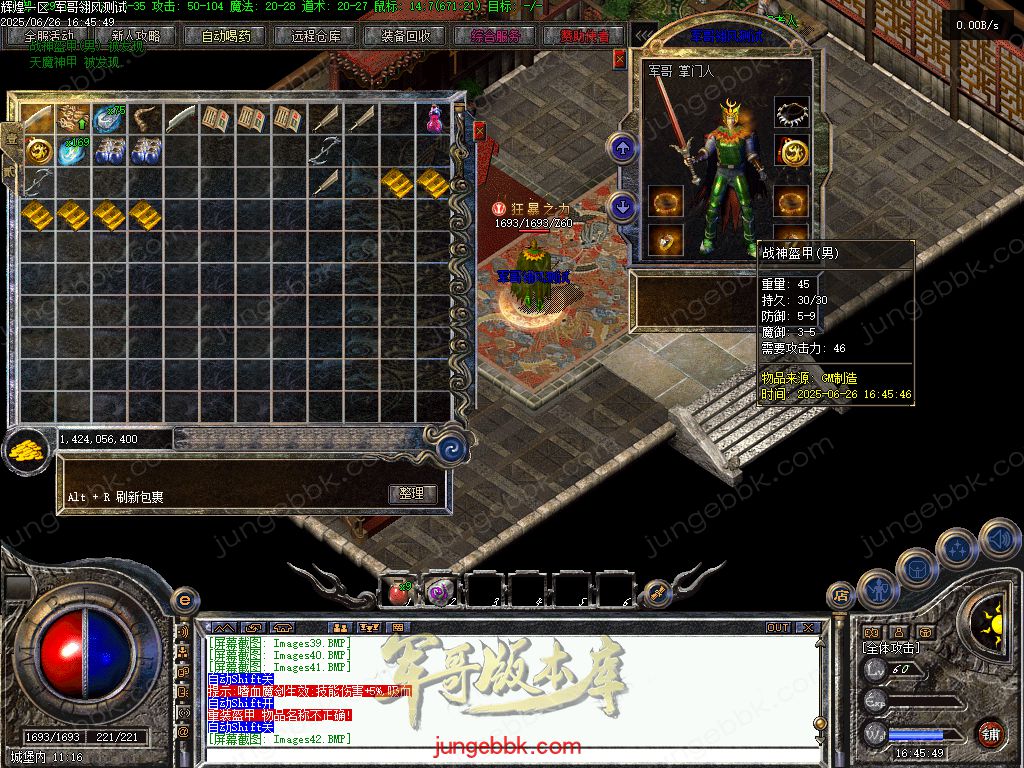Image resolution: width=1024 pixels, height=768 pixels.
Task: Use the red potion in the first hotbar slot
Action: (399, 592)
